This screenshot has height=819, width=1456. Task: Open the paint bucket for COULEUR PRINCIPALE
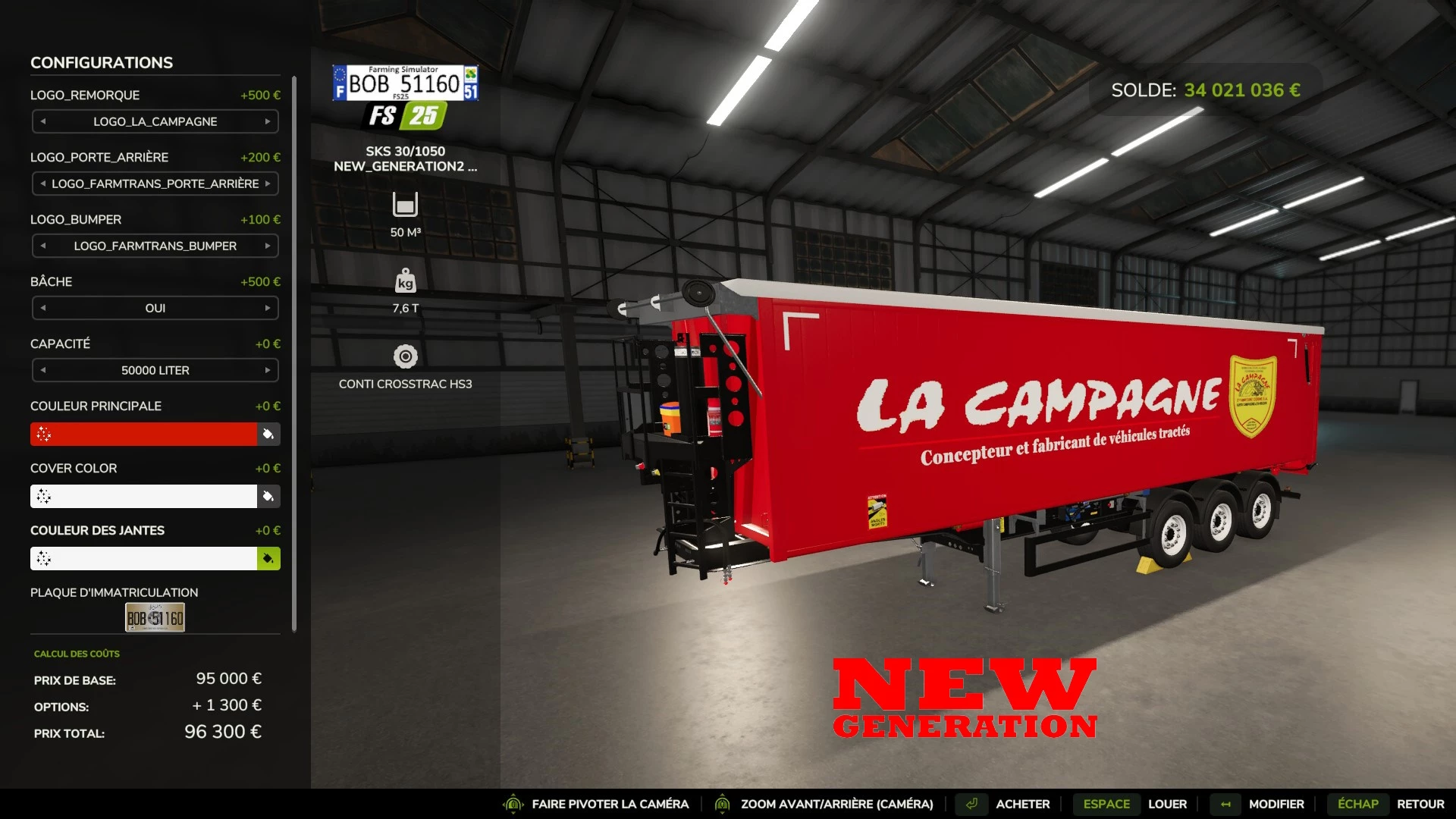[x=268, y=434]
